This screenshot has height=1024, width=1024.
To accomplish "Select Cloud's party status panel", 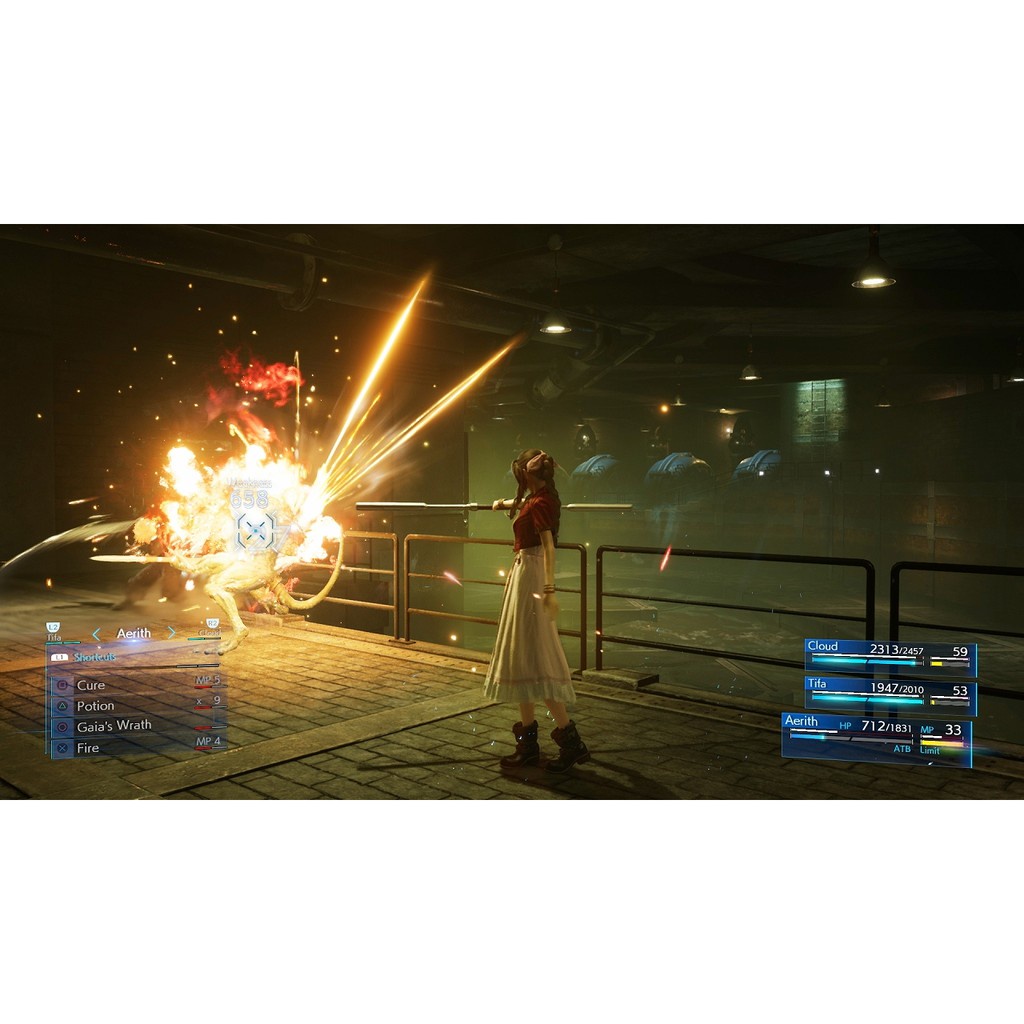I will point(890,658).
